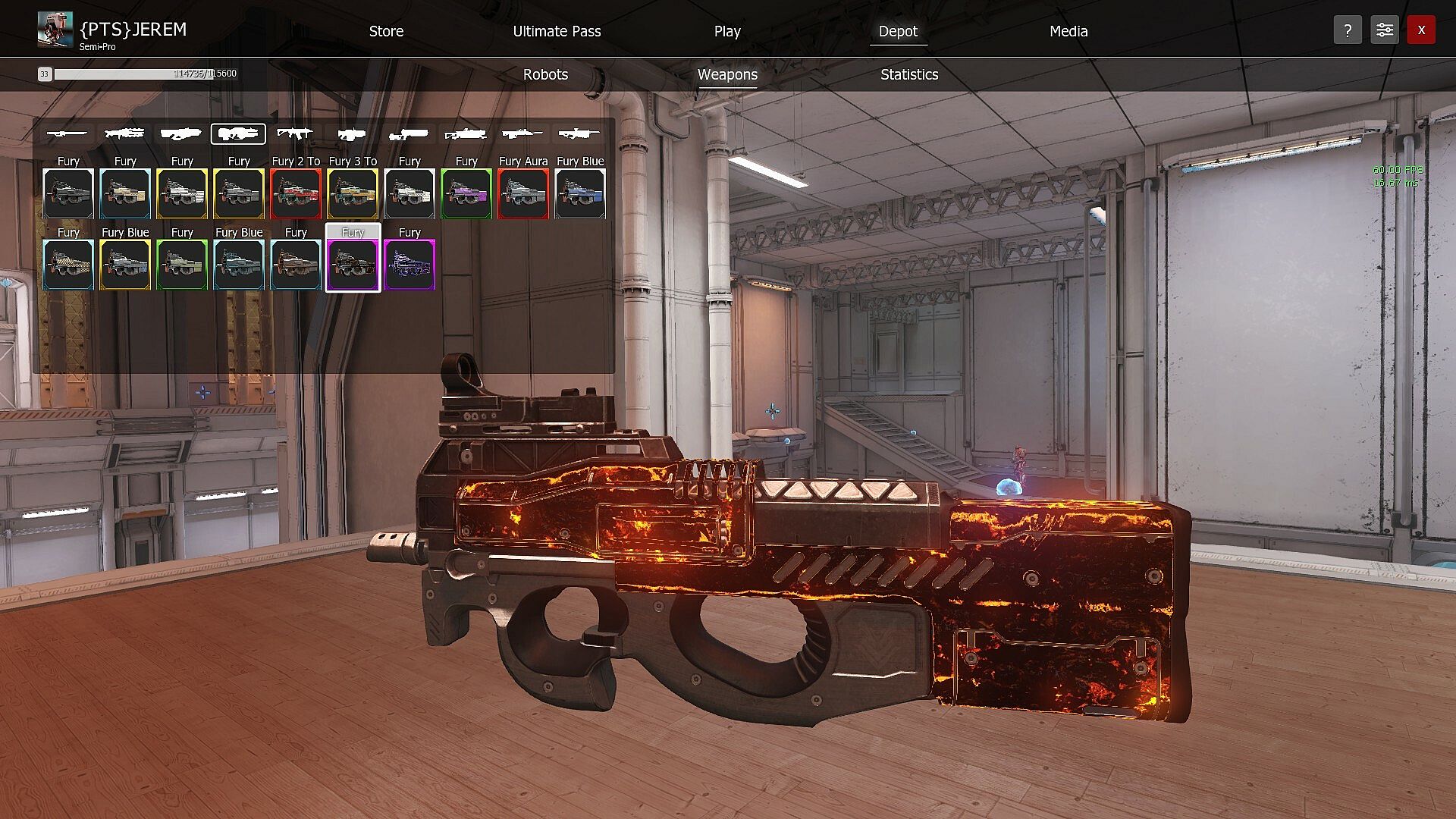This screenshot has height=819, width=1456.
Task: Select the checkered Fury skin
Action: 68,265
